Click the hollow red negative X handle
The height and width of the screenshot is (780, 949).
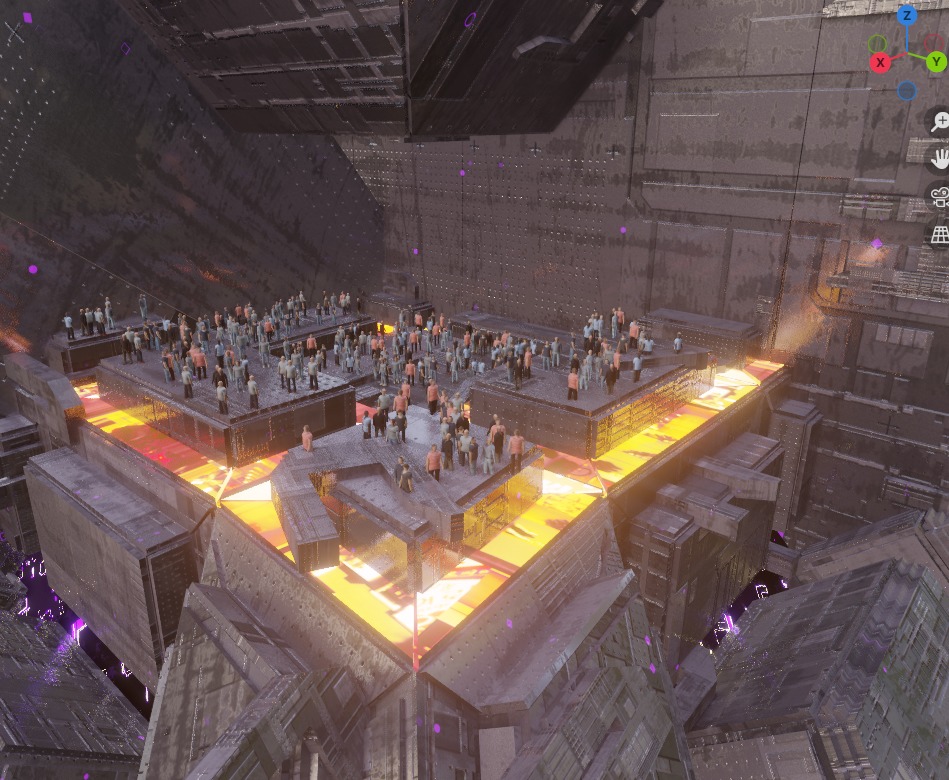(932, 42)
